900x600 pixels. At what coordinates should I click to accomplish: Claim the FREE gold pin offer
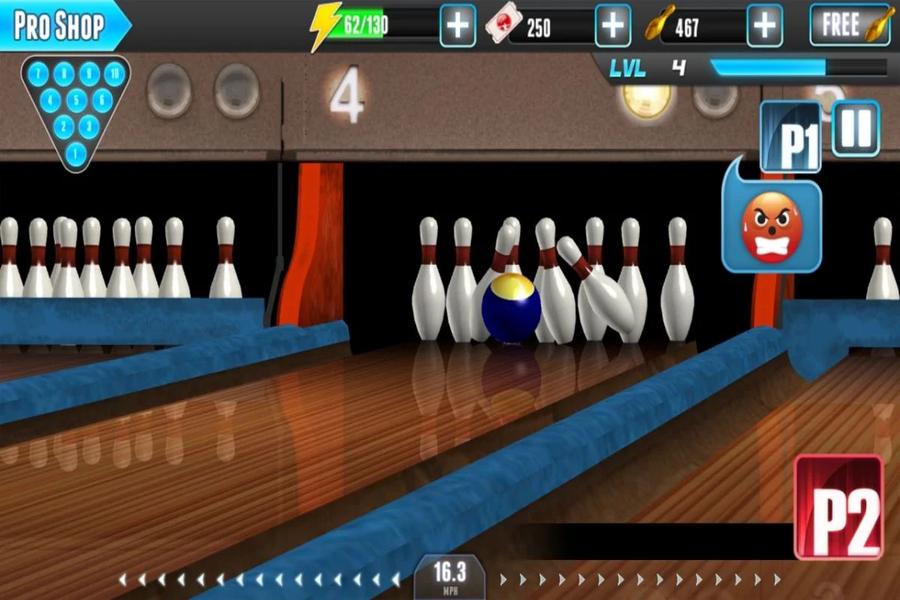coord(851,25)
